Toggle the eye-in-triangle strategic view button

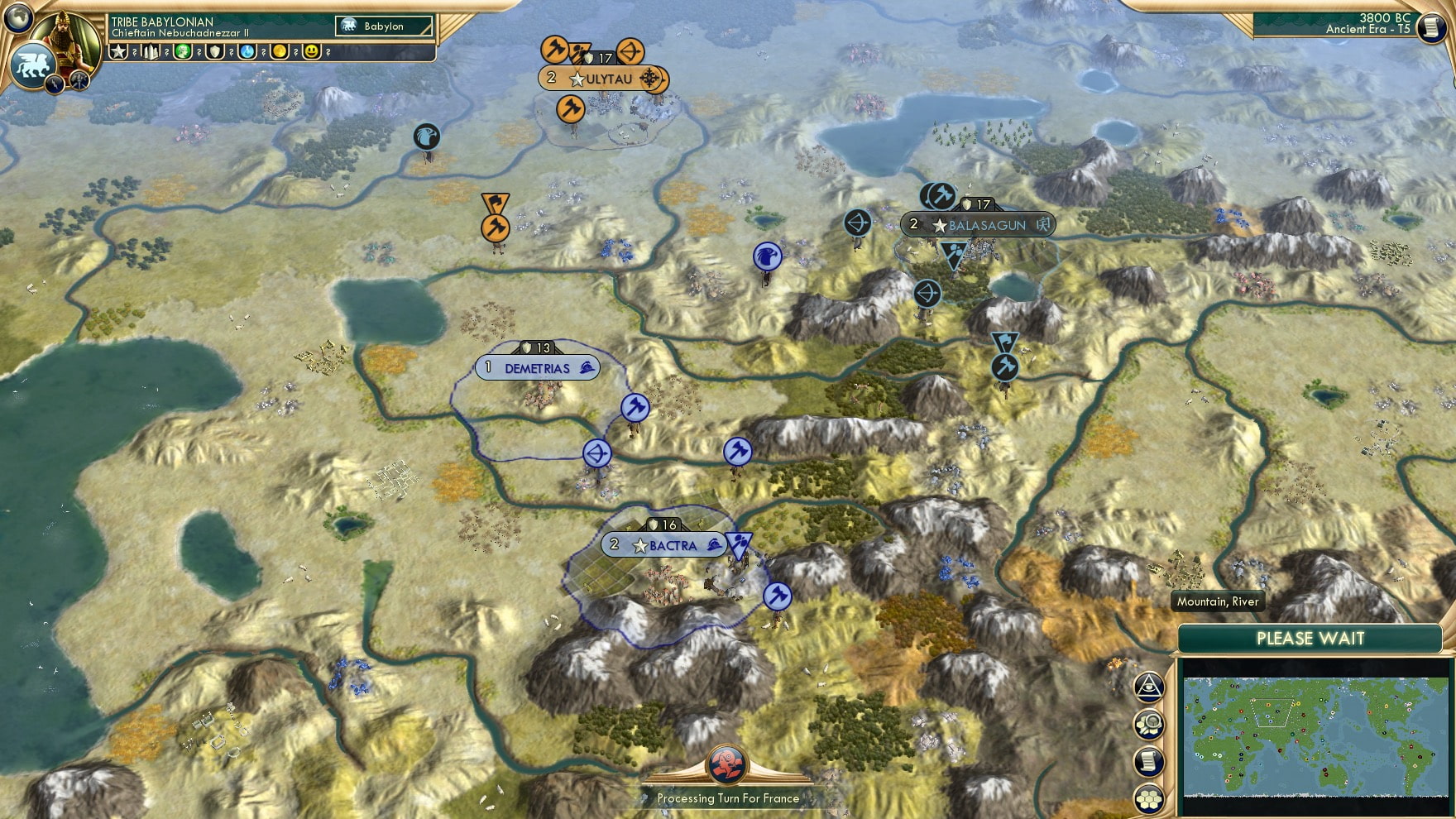1149,686
